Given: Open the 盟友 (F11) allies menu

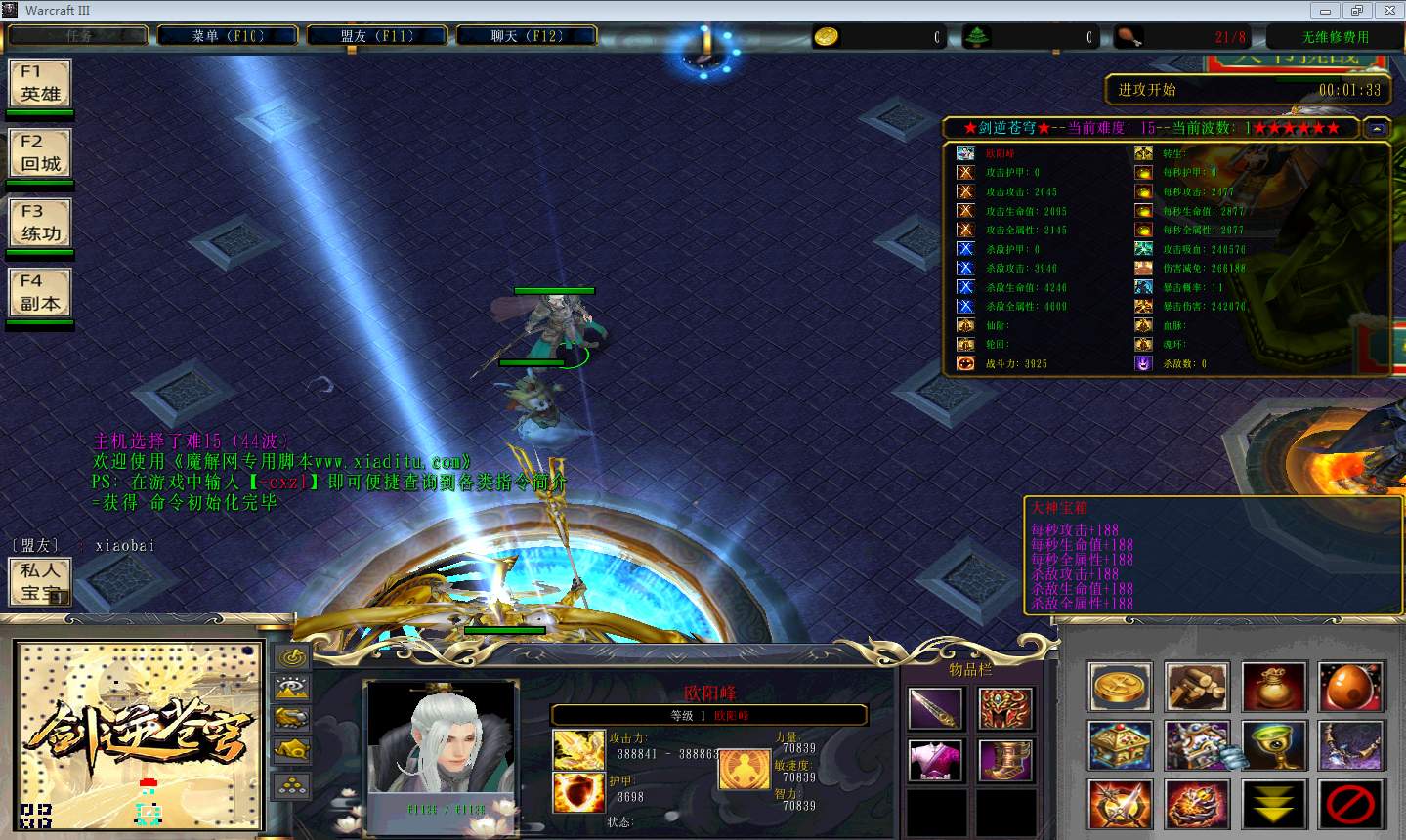Looking at the screenshot, I should click(x=377, y=36).
